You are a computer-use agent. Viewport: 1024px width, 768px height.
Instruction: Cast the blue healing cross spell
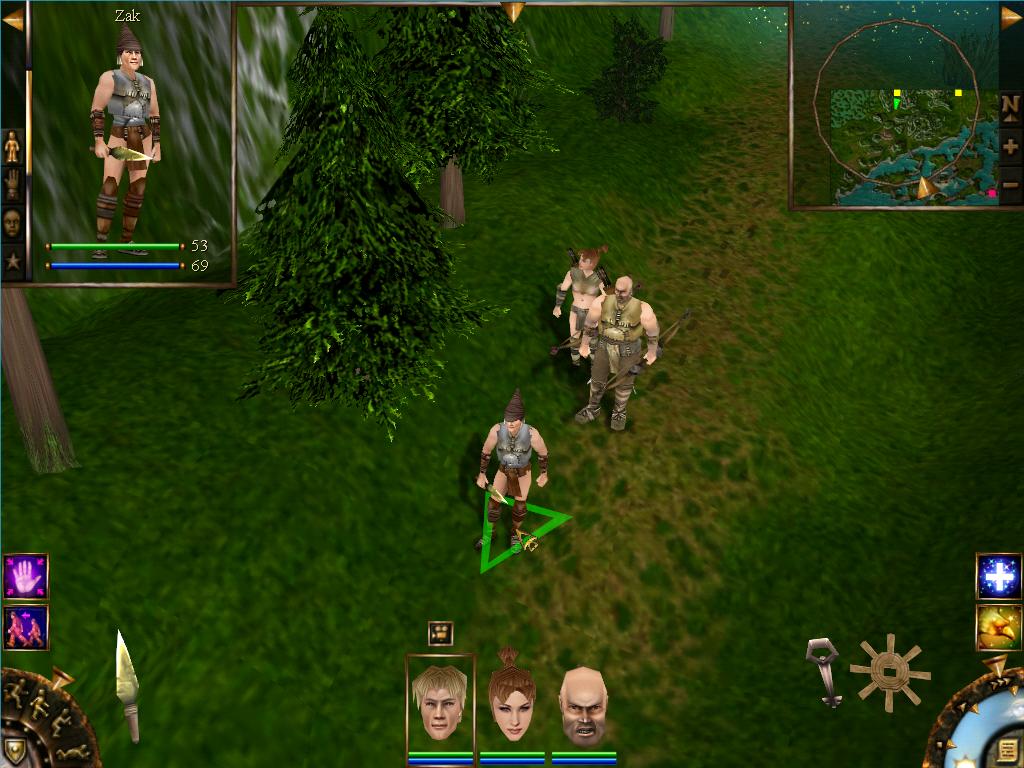point(998,577)
